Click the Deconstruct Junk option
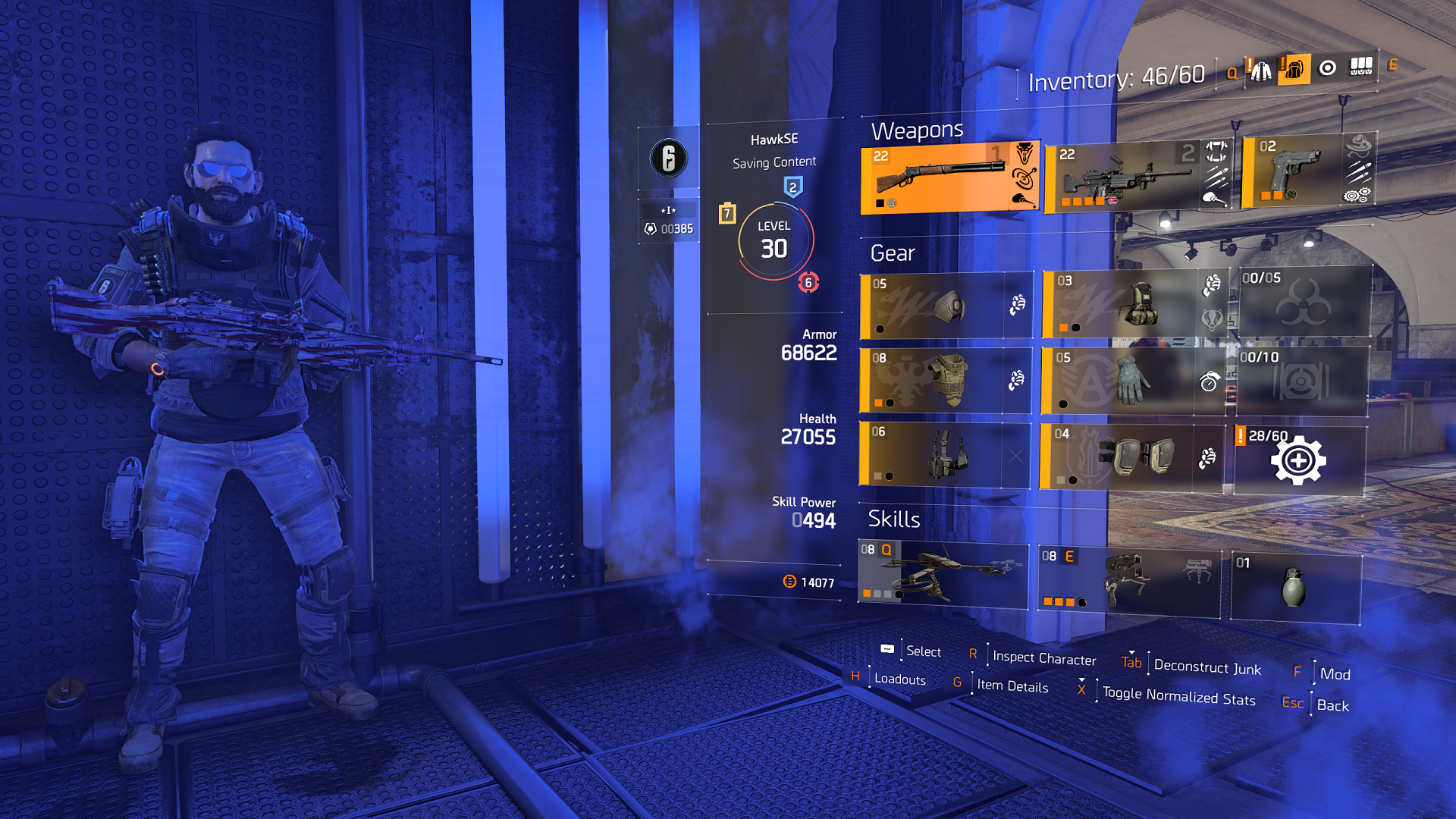This screenshot has width=1456, height=819. coord(1207,667)
